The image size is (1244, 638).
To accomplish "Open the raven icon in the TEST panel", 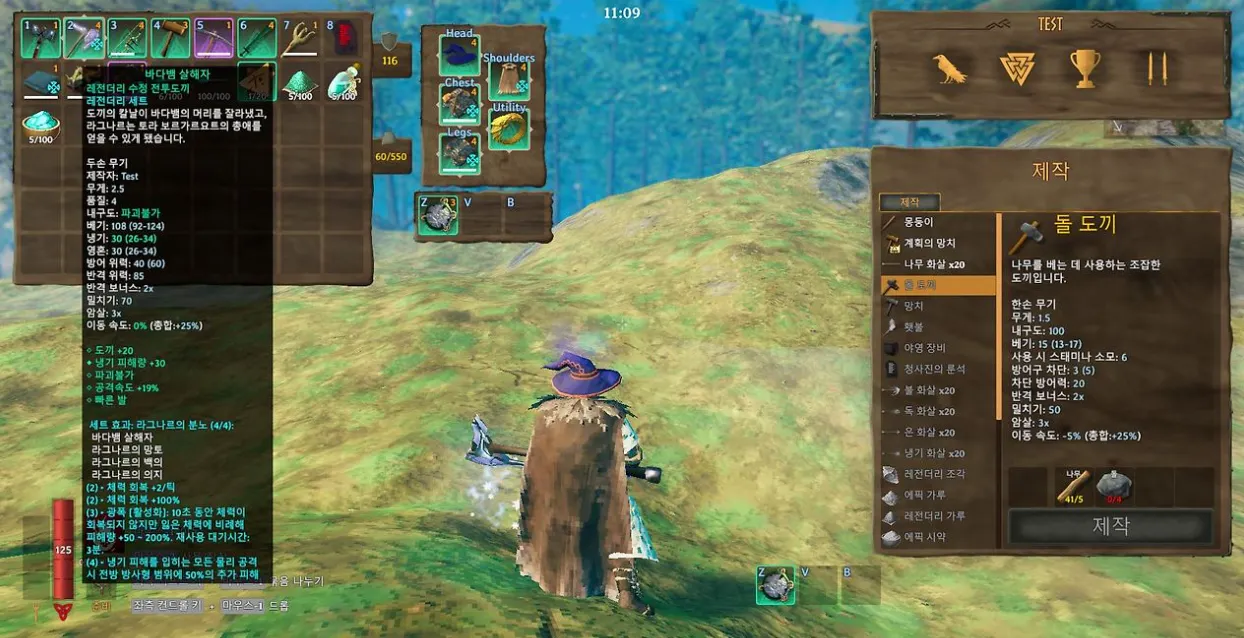I will [x=949, y=68].
